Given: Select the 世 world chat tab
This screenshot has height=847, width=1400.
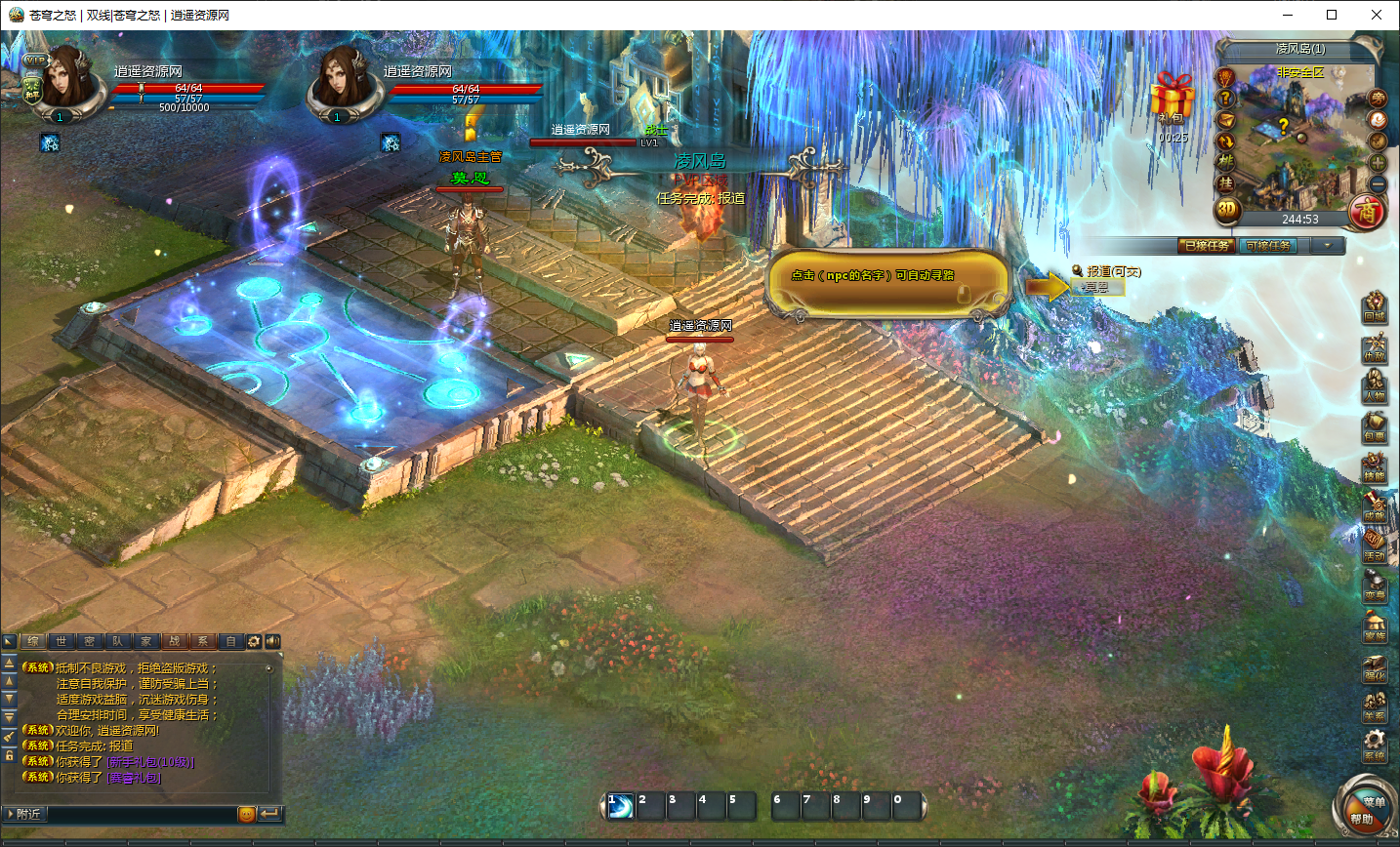Looking at the screenshot, I should (62, 641).
